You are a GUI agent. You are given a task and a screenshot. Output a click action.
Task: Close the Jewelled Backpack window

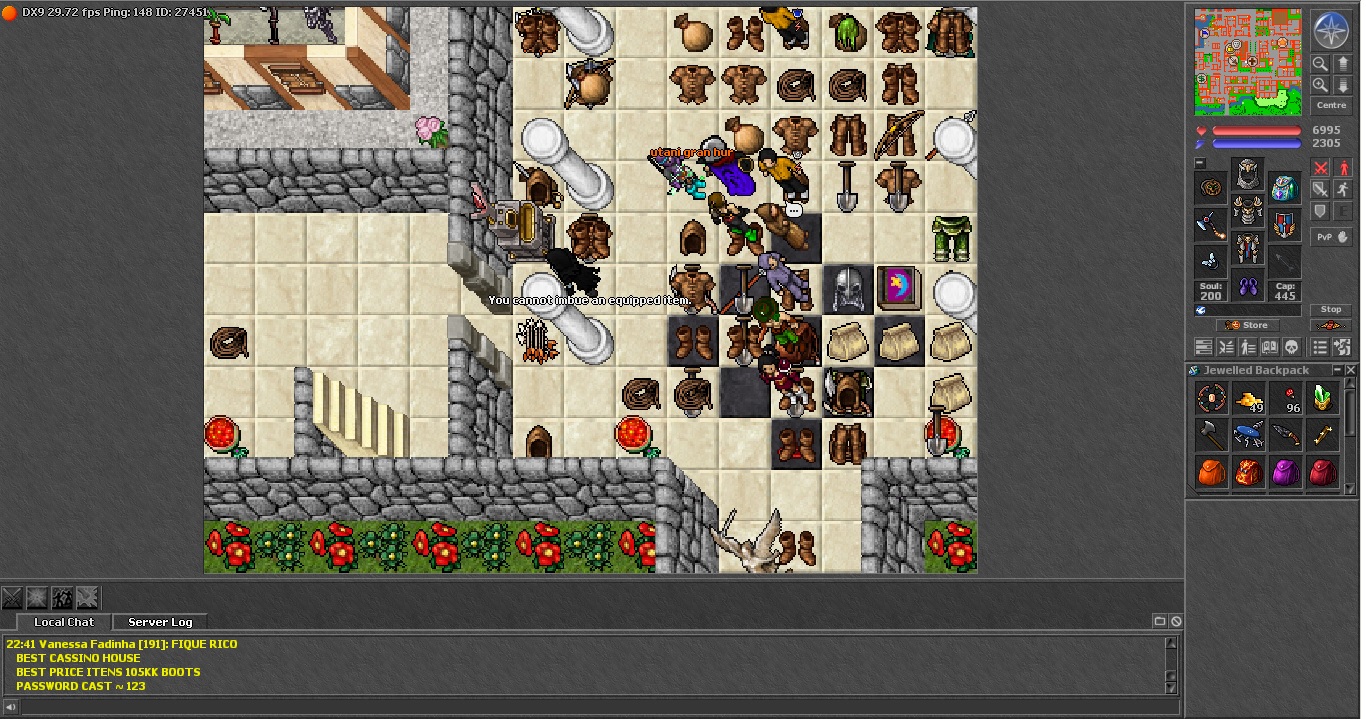pyautogui.click(x=1350, y=370)
